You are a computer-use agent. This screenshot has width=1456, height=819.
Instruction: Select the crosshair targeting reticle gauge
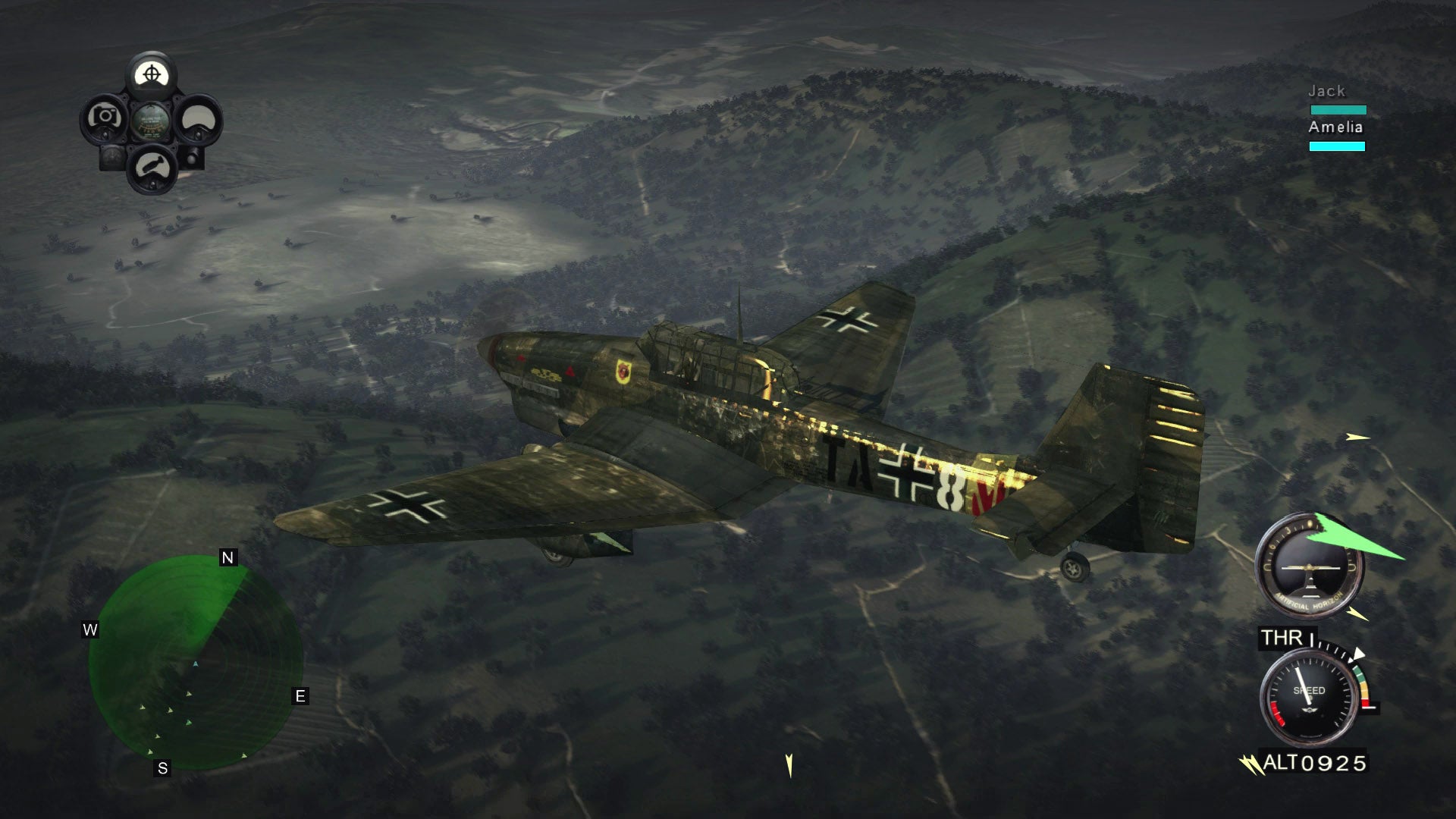point(152,74)
